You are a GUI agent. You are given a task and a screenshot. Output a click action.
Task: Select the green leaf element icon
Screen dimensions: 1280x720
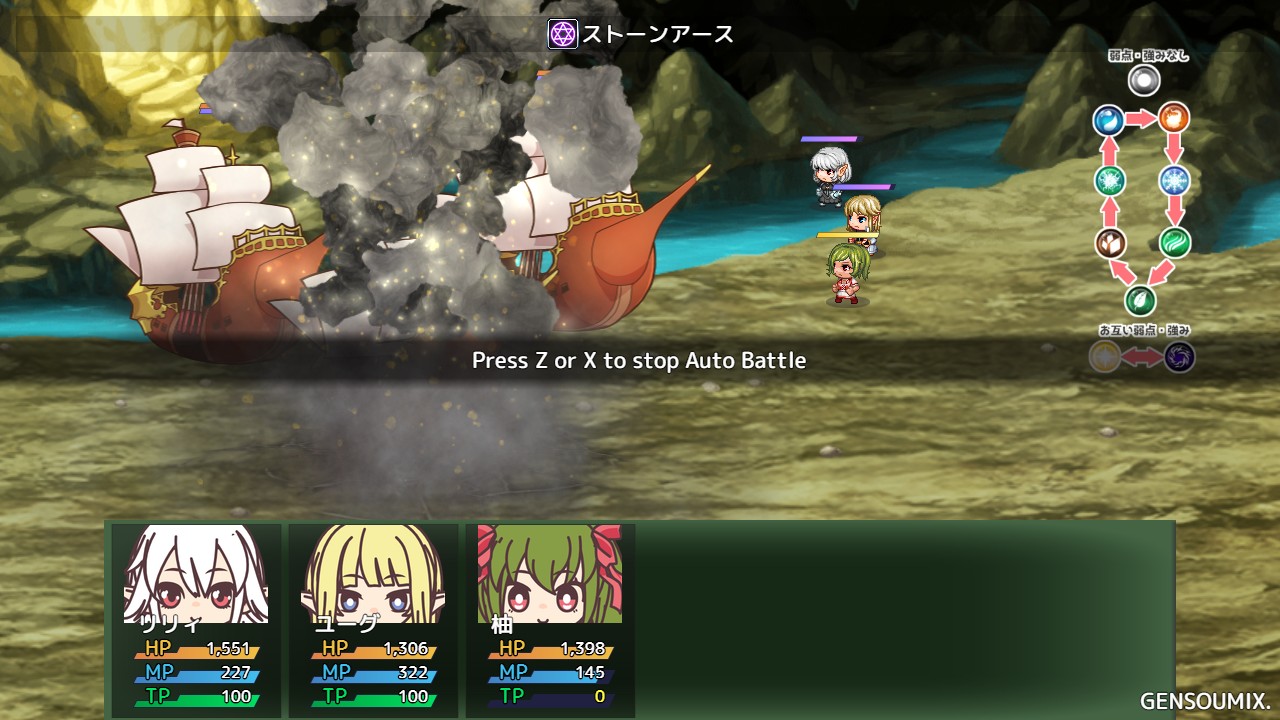coord(1140,300)
